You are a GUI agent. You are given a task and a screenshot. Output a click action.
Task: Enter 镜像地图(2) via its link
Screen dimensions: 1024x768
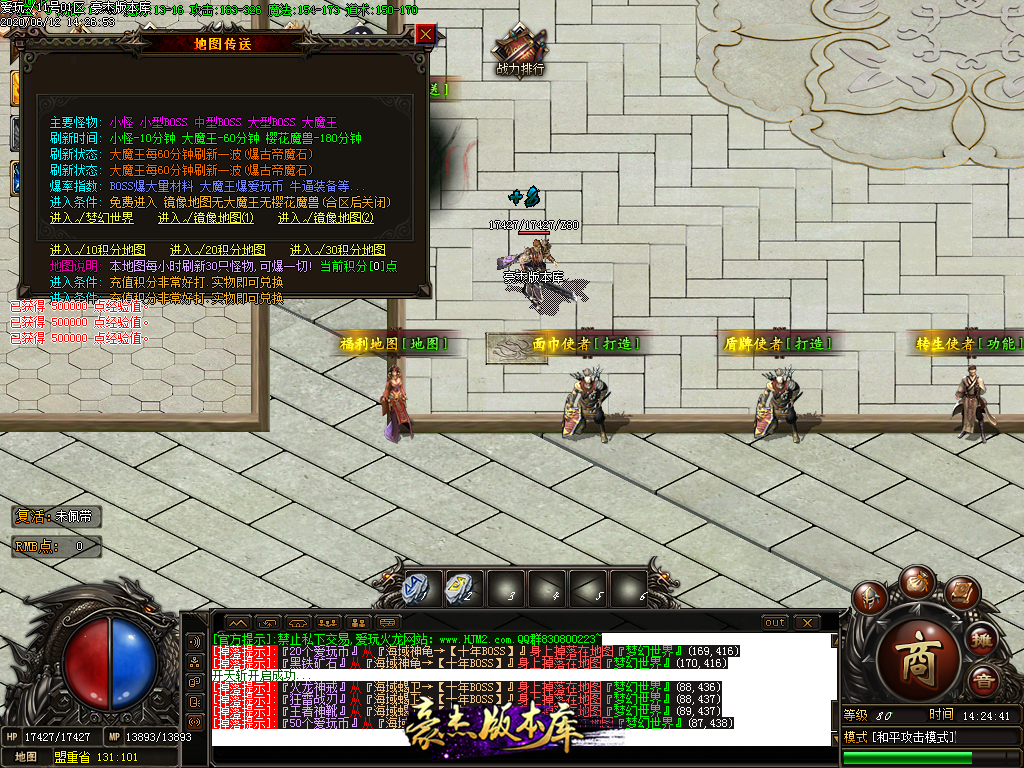coord(326,218)
